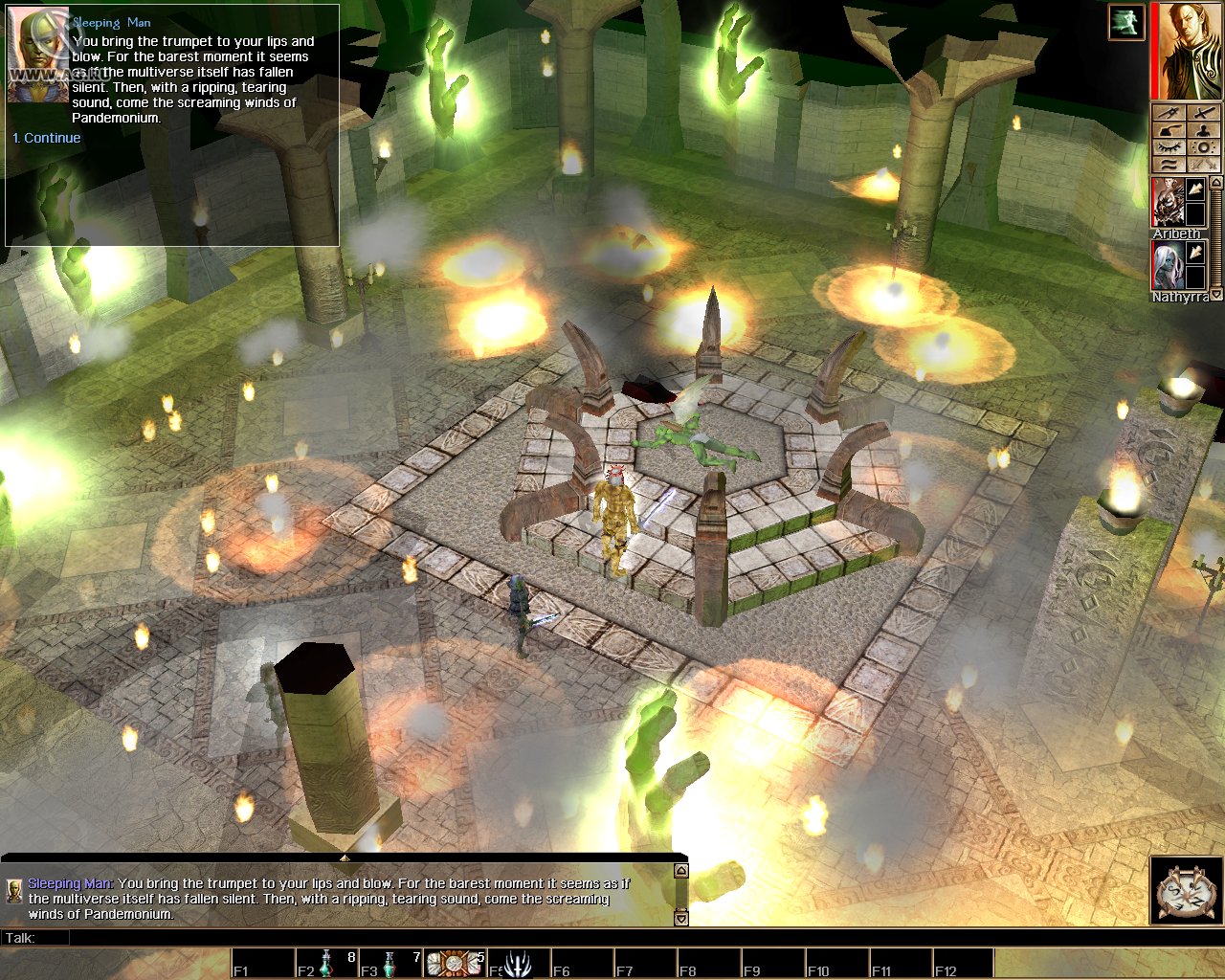Click the running man mode indicator
Image resolution: width=1225 pixels, height=980 pixels.
coord(1126,24)
